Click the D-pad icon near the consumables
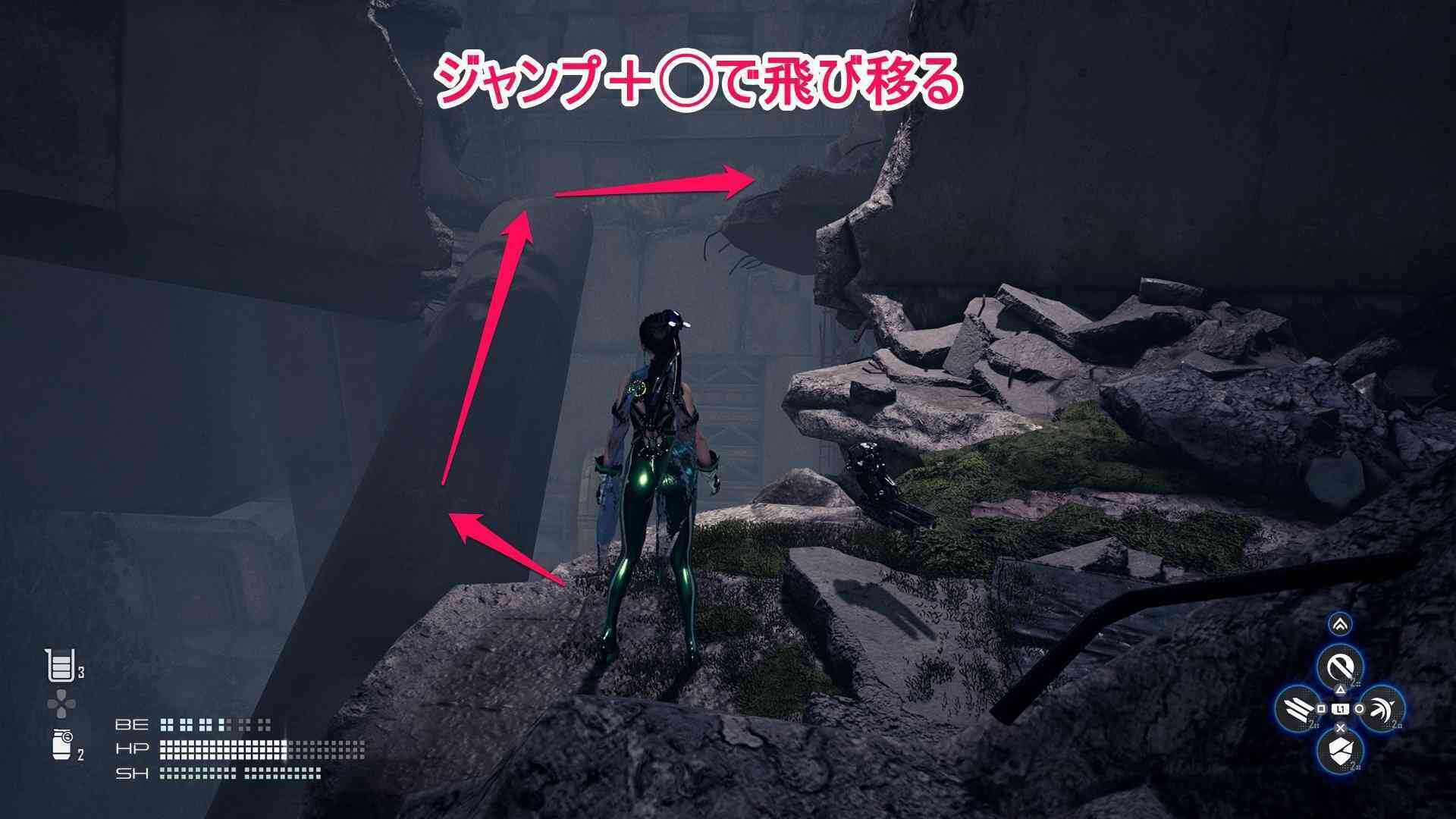The width and height of the screenshot is (1456, 819). [x=61, y=702]
